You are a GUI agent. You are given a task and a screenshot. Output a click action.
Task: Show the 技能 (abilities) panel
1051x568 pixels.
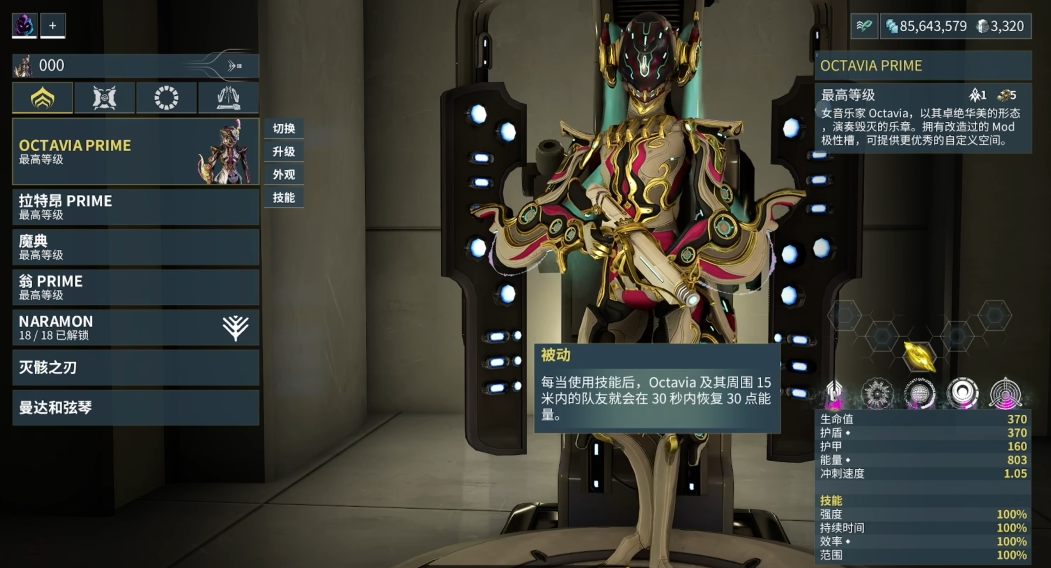(284, 198)
